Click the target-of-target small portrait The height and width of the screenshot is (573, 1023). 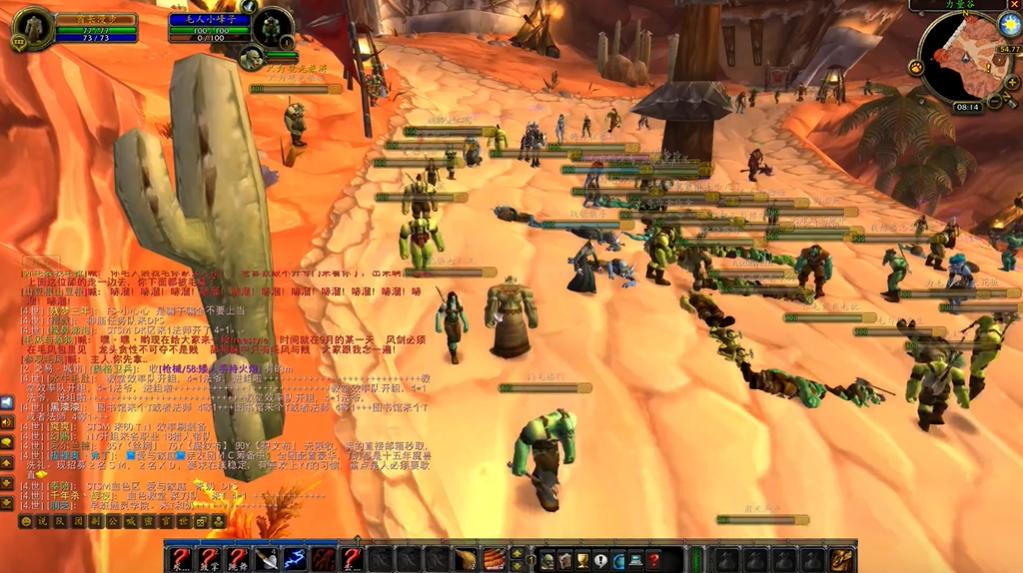(251, 58)
